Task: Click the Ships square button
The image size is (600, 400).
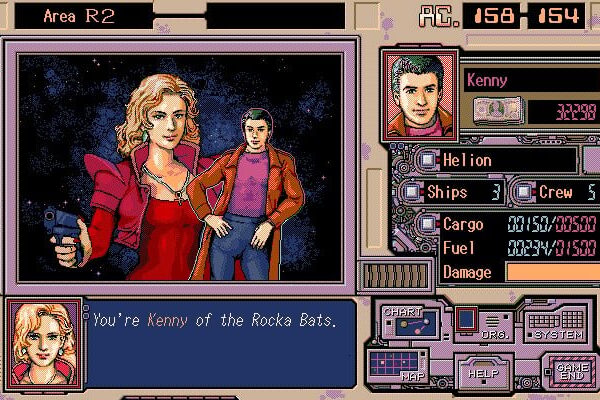Action: 412,192
